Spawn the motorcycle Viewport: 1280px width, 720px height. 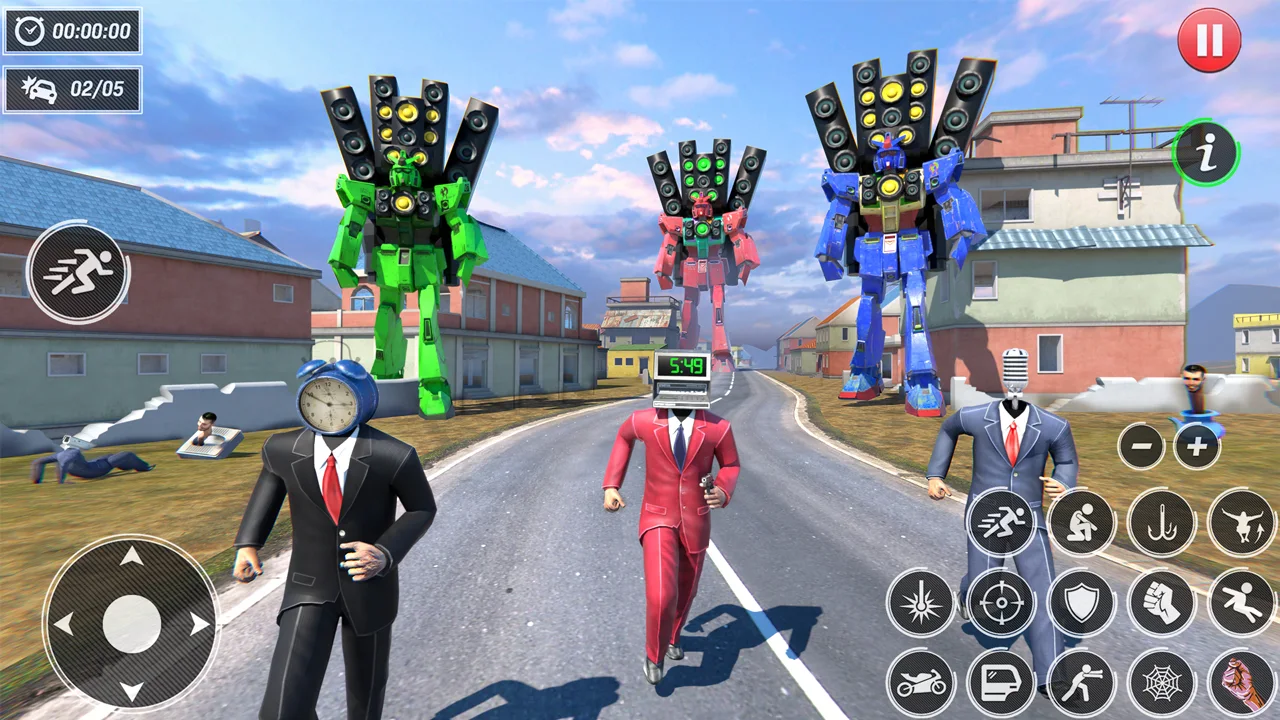click(x=920, y=682)
